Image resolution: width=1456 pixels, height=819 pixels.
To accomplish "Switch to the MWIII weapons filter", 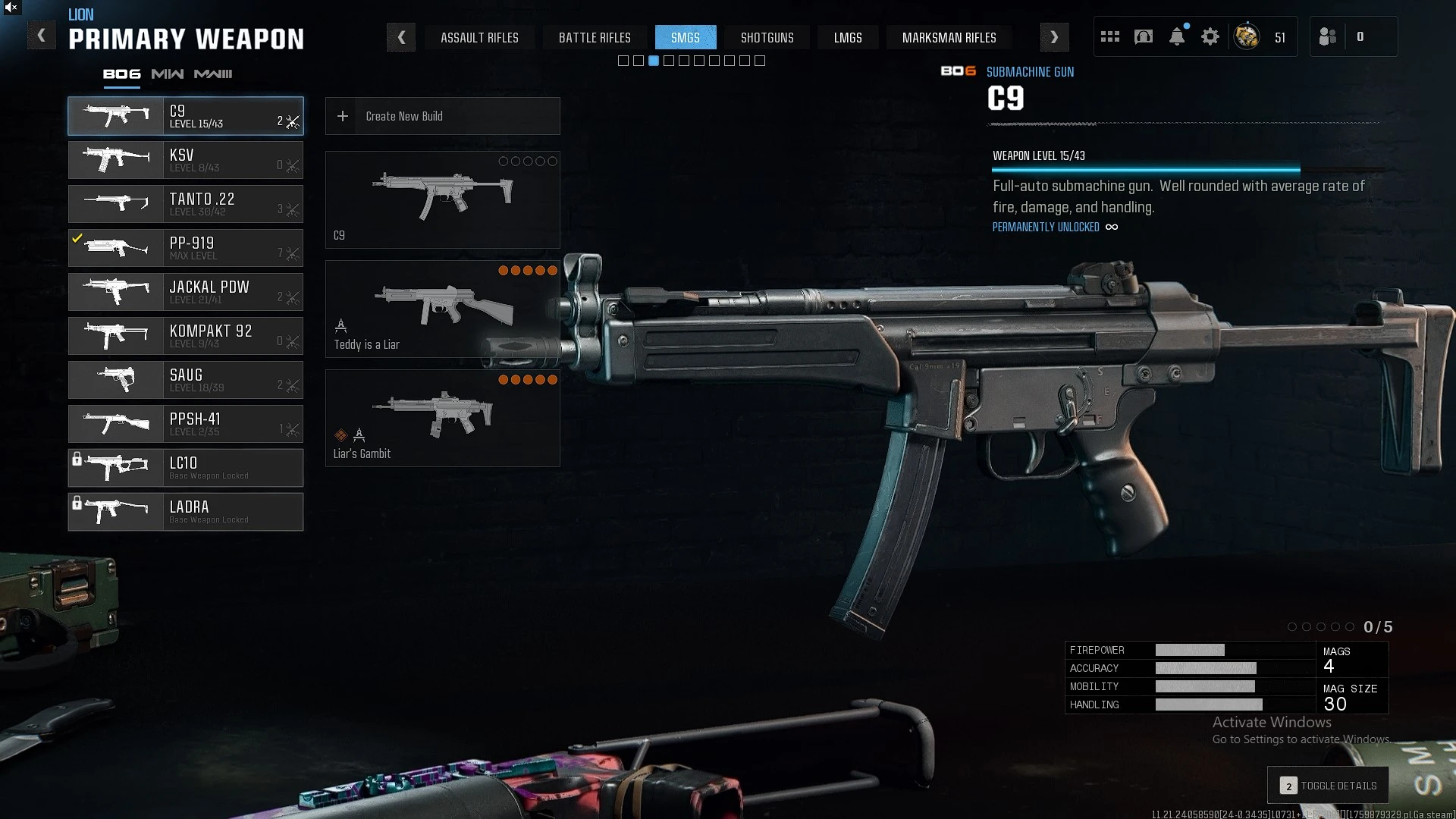I will click(213, 74).
